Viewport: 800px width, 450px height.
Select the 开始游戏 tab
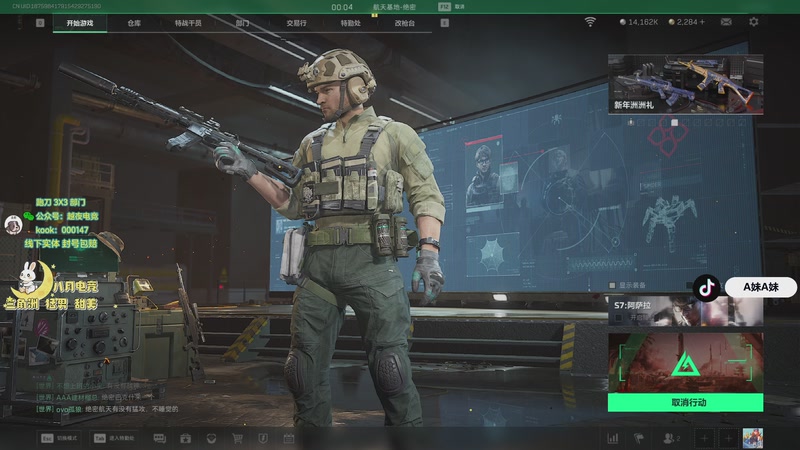(x=80, y=22)
